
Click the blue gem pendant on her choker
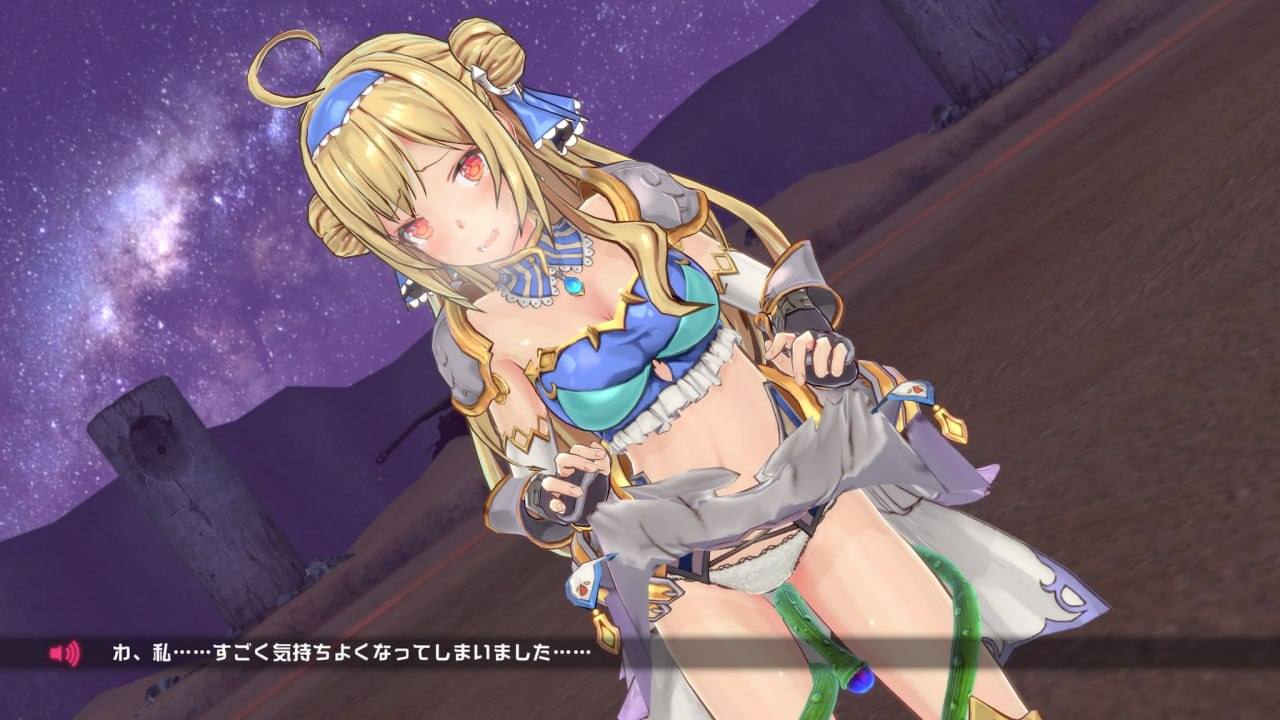point(573,288)
